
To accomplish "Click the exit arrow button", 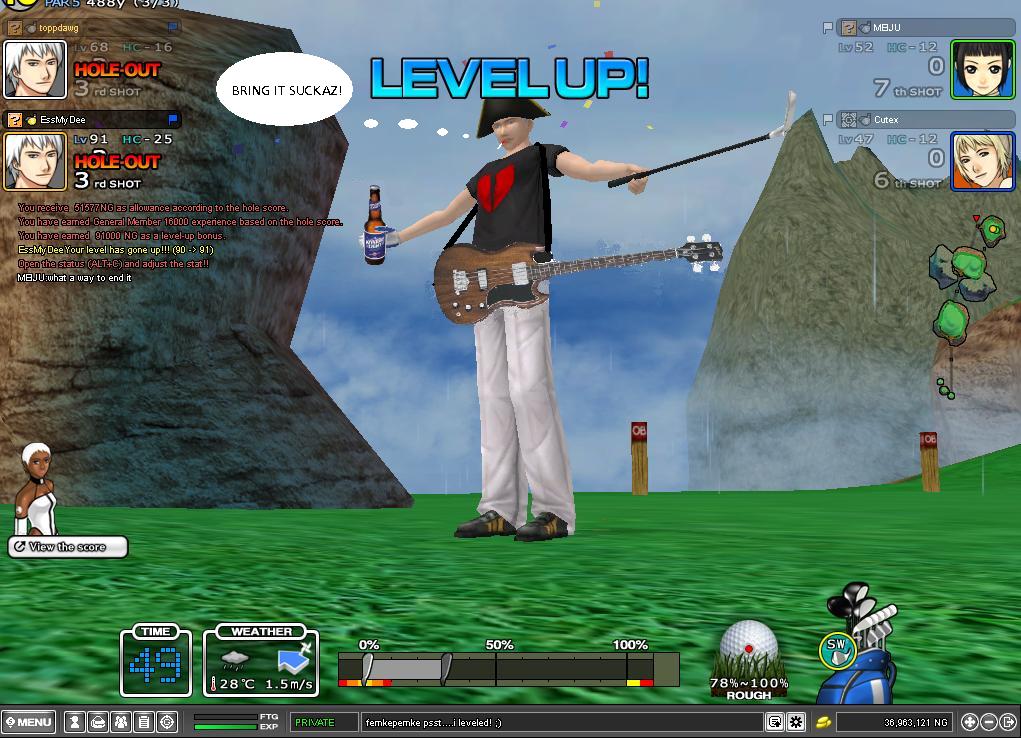I will (x=1007, y=721).
